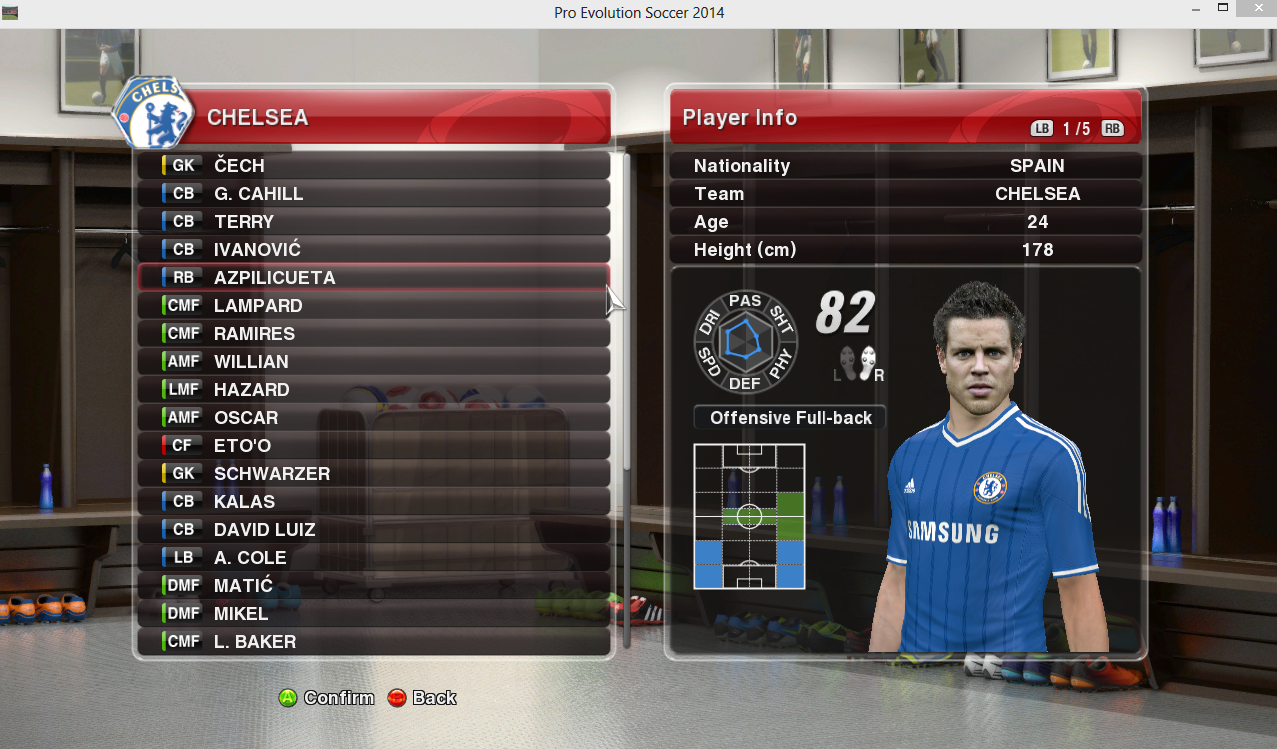Pick Matić in the squad list
This screenshot has height=749, width=1277.
tap(373, 586)
